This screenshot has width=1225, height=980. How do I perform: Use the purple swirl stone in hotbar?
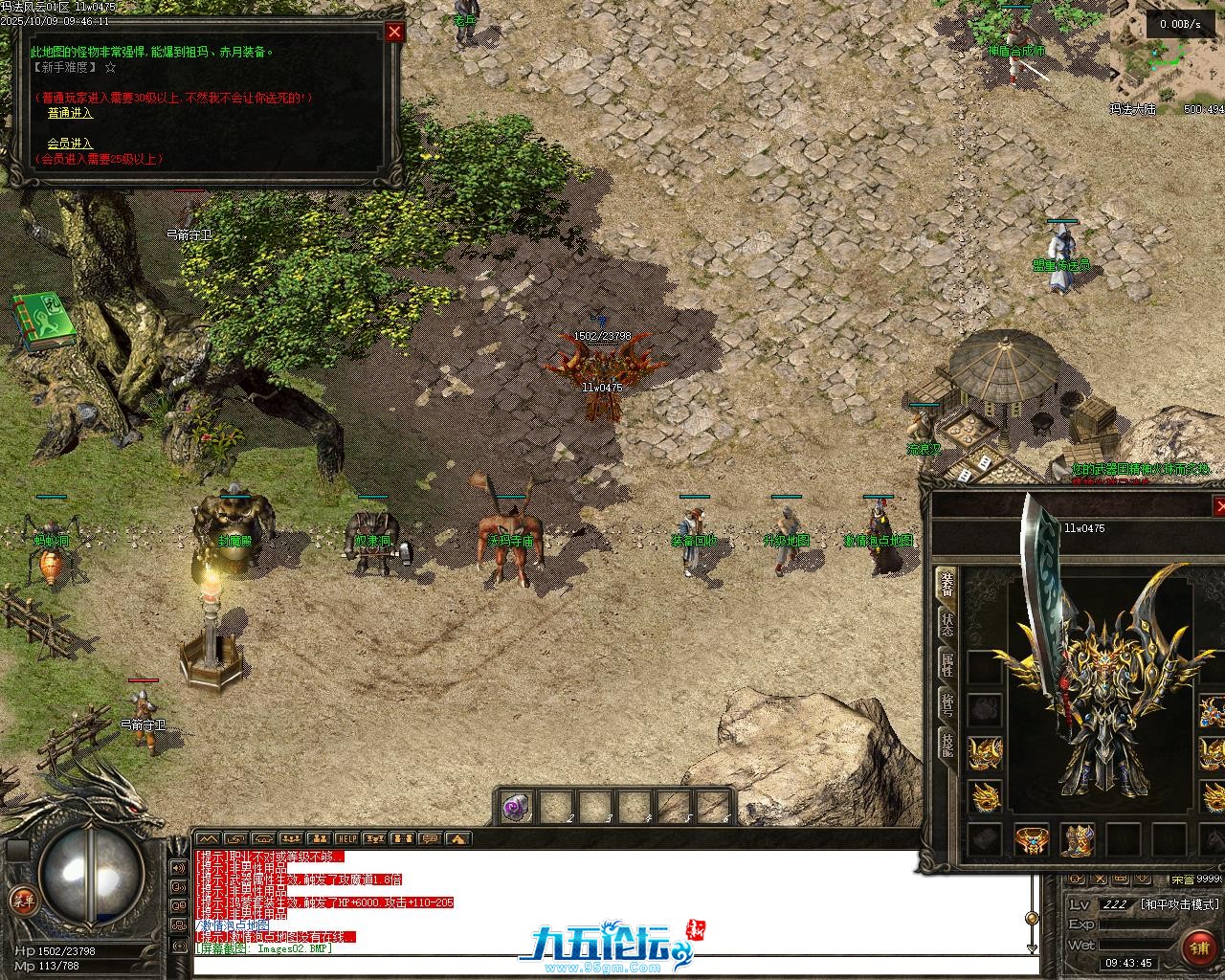[x=516, y=807]
